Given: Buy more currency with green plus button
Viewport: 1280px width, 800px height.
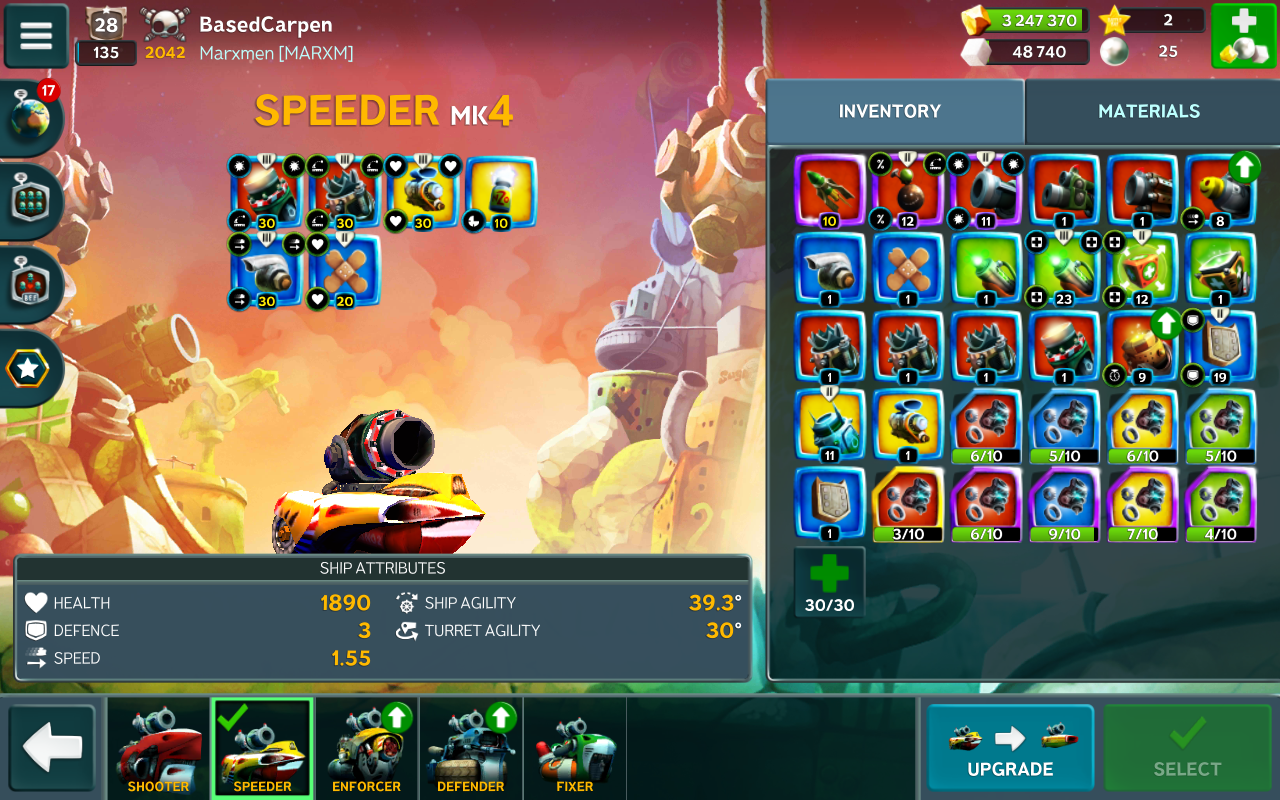Looking at the screenshot, I should click(x=1243, y=36).
